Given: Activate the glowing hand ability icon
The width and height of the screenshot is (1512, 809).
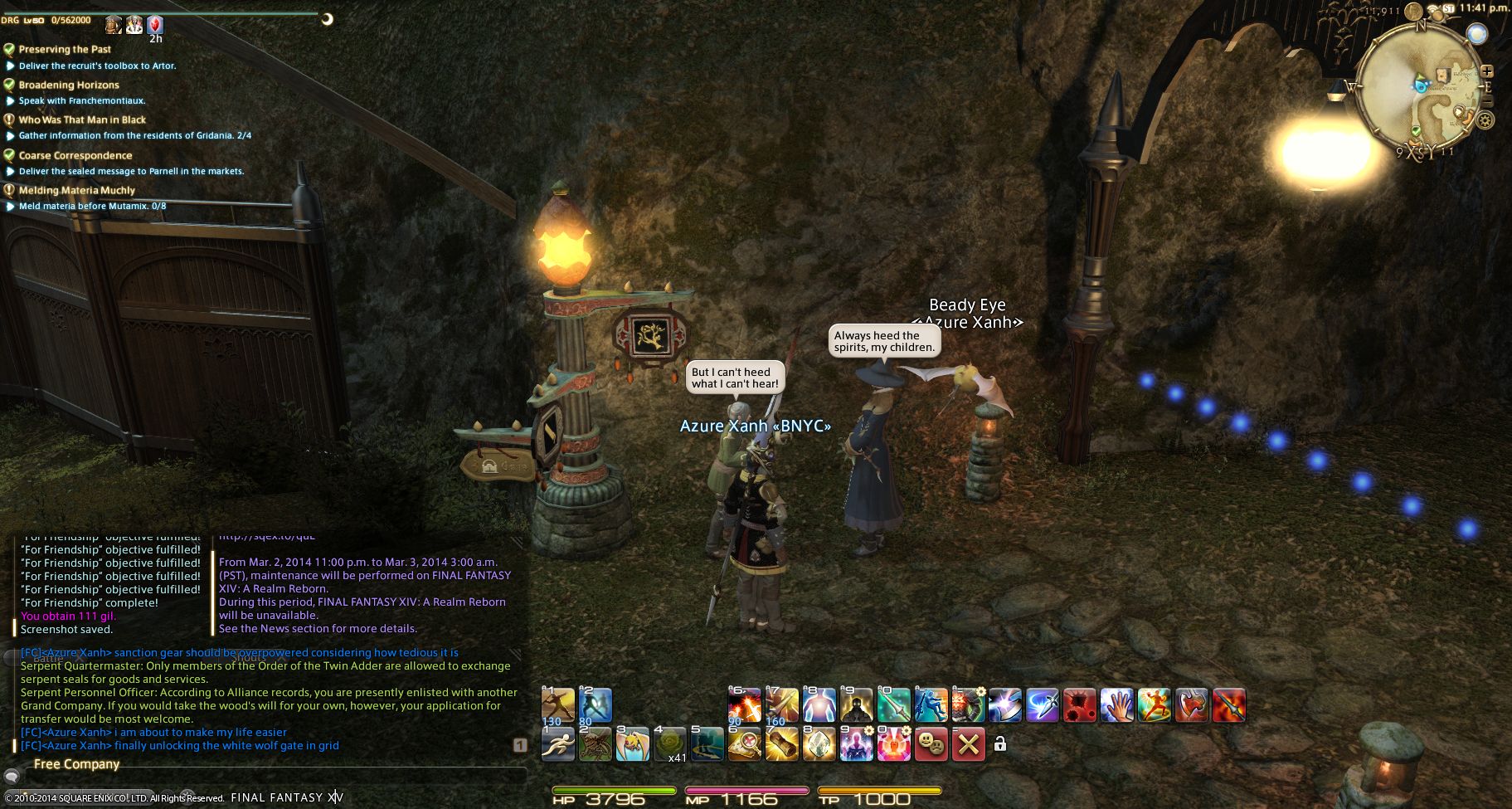Looking at the screenshot, I should click(1116, 706).
